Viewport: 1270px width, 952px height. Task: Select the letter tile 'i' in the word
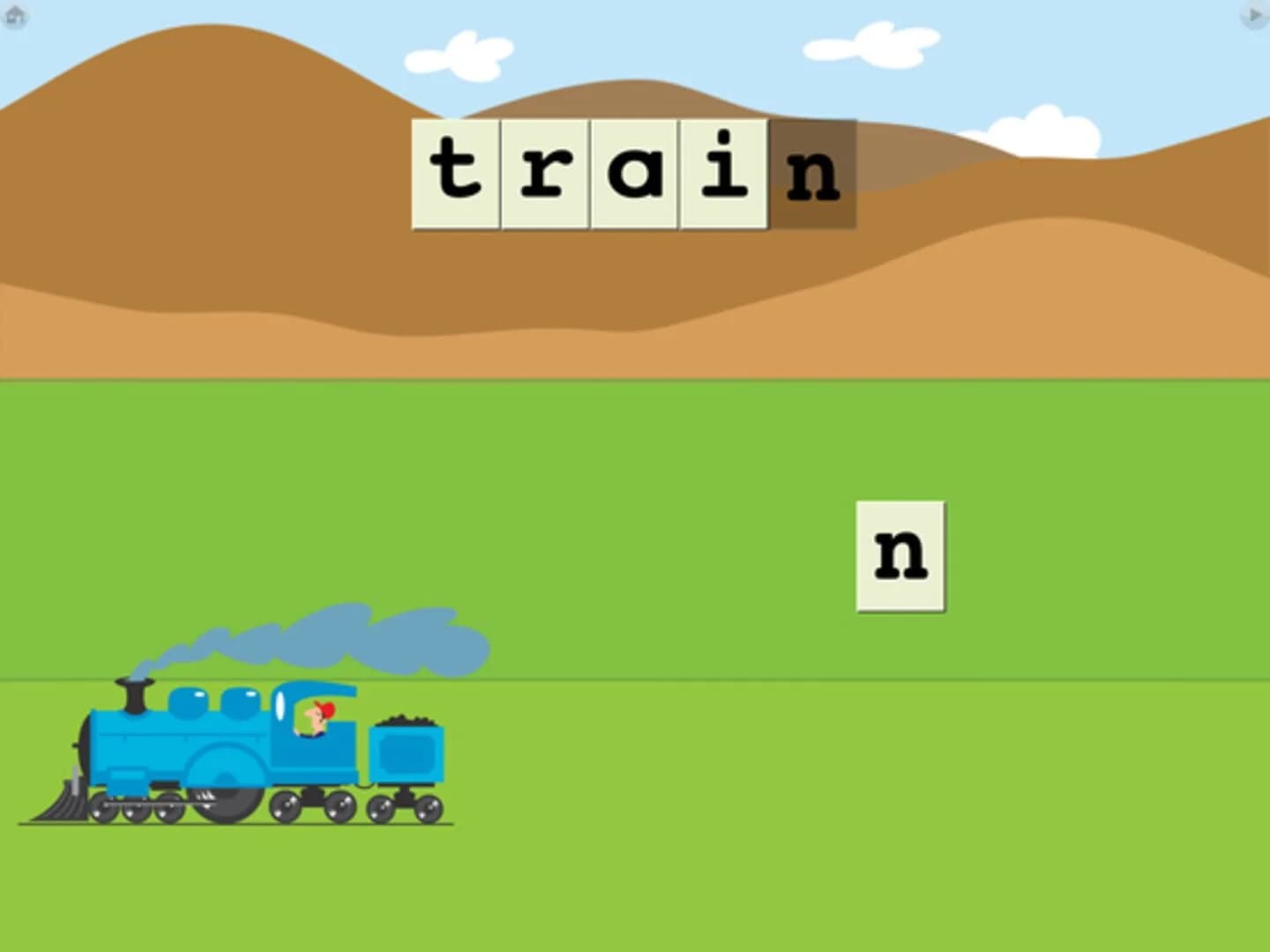(723, 172)
